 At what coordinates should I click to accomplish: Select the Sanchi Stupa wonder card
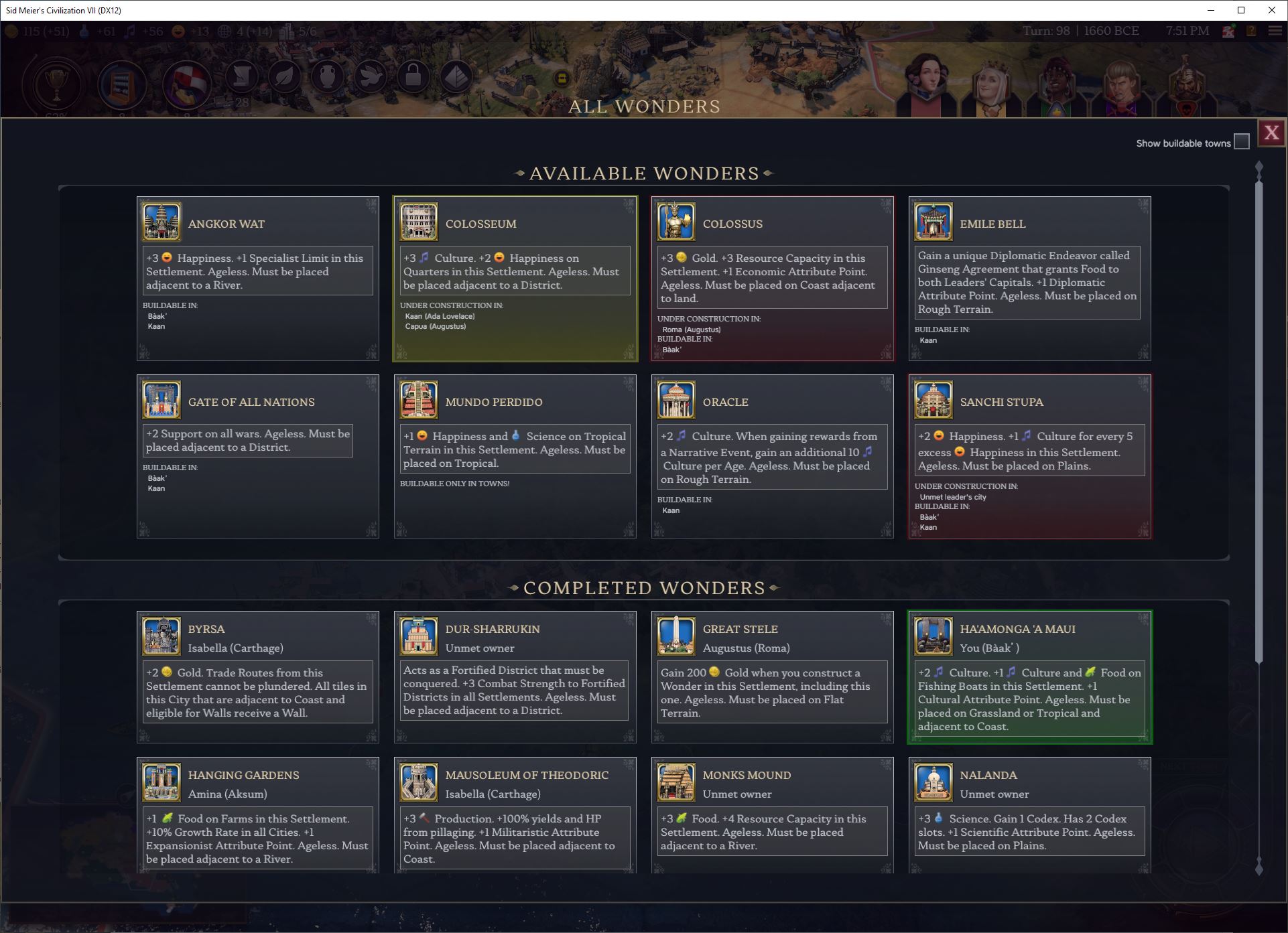point(1030,455)
